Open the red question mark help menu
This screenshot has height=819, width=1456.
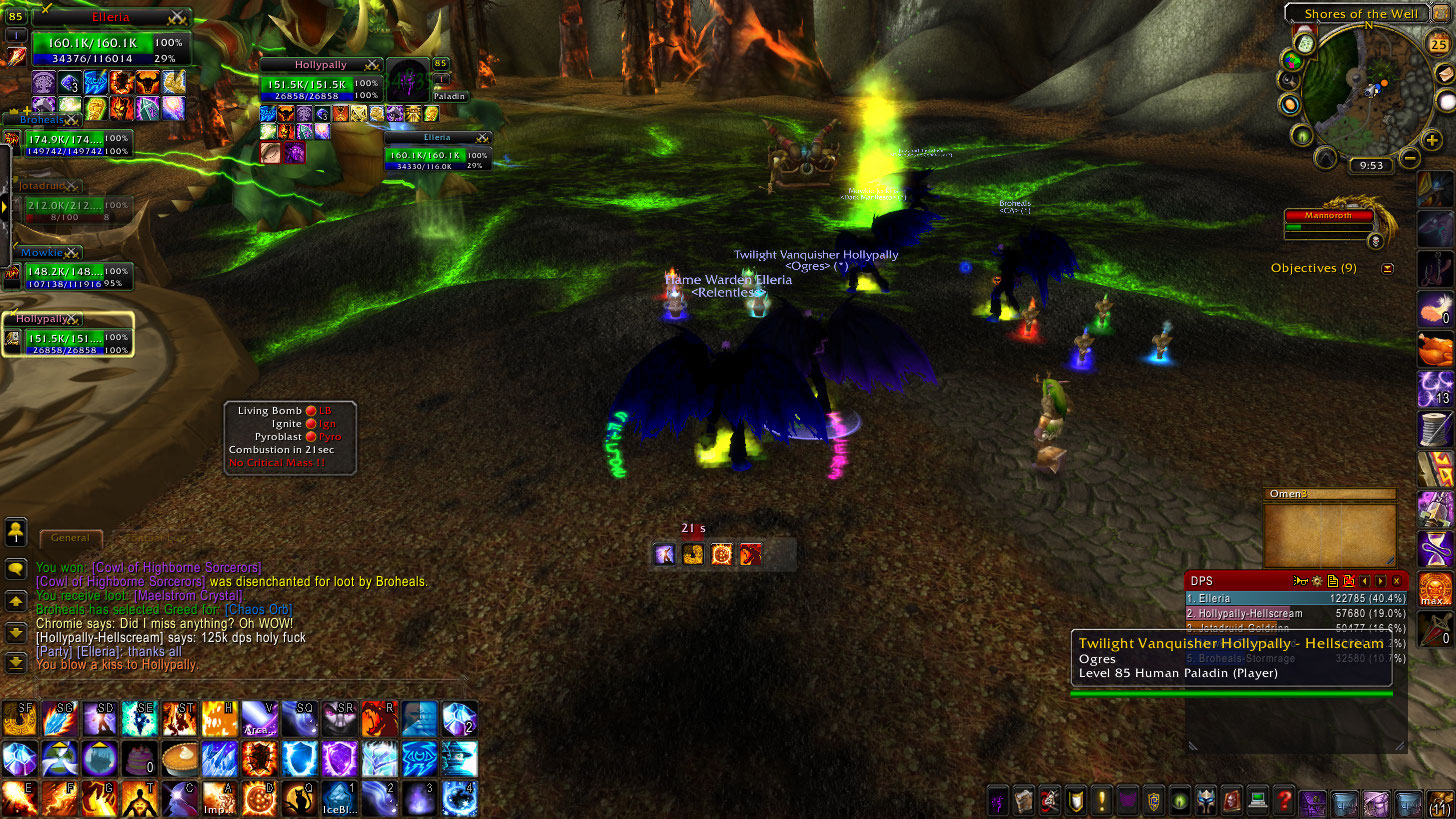tap(1285, 801)
